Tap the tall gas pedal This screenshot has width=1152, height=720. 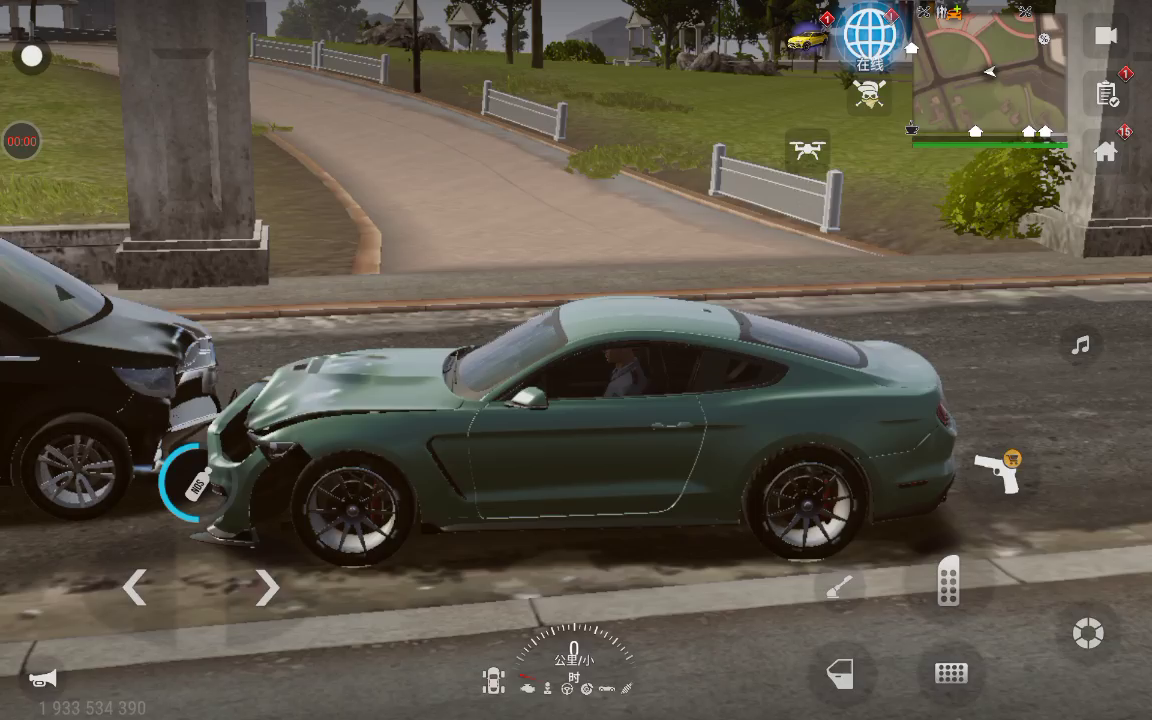pos(948,581)
